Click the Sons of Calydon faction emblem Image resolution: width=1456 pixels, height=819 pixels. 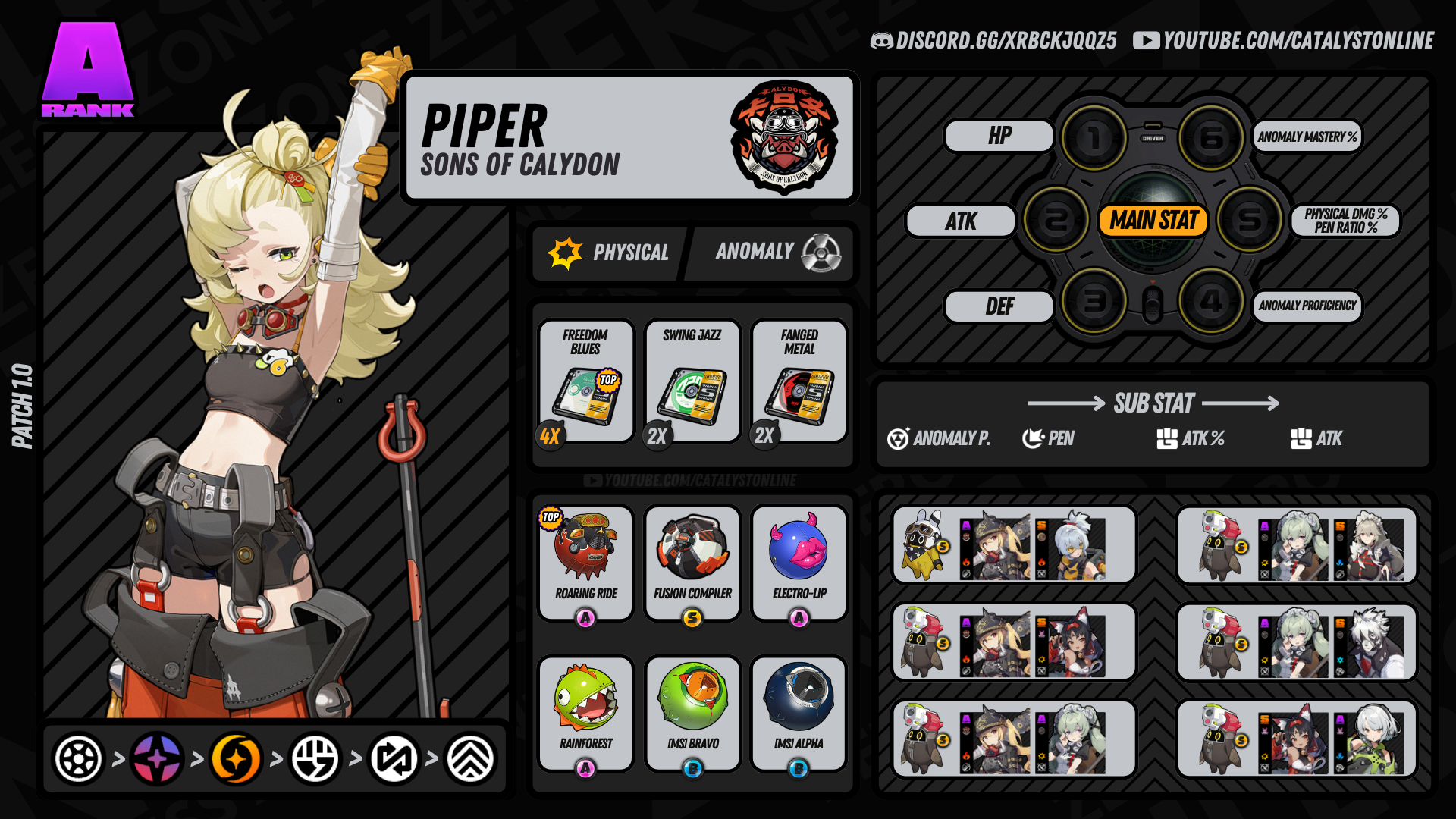784,137
